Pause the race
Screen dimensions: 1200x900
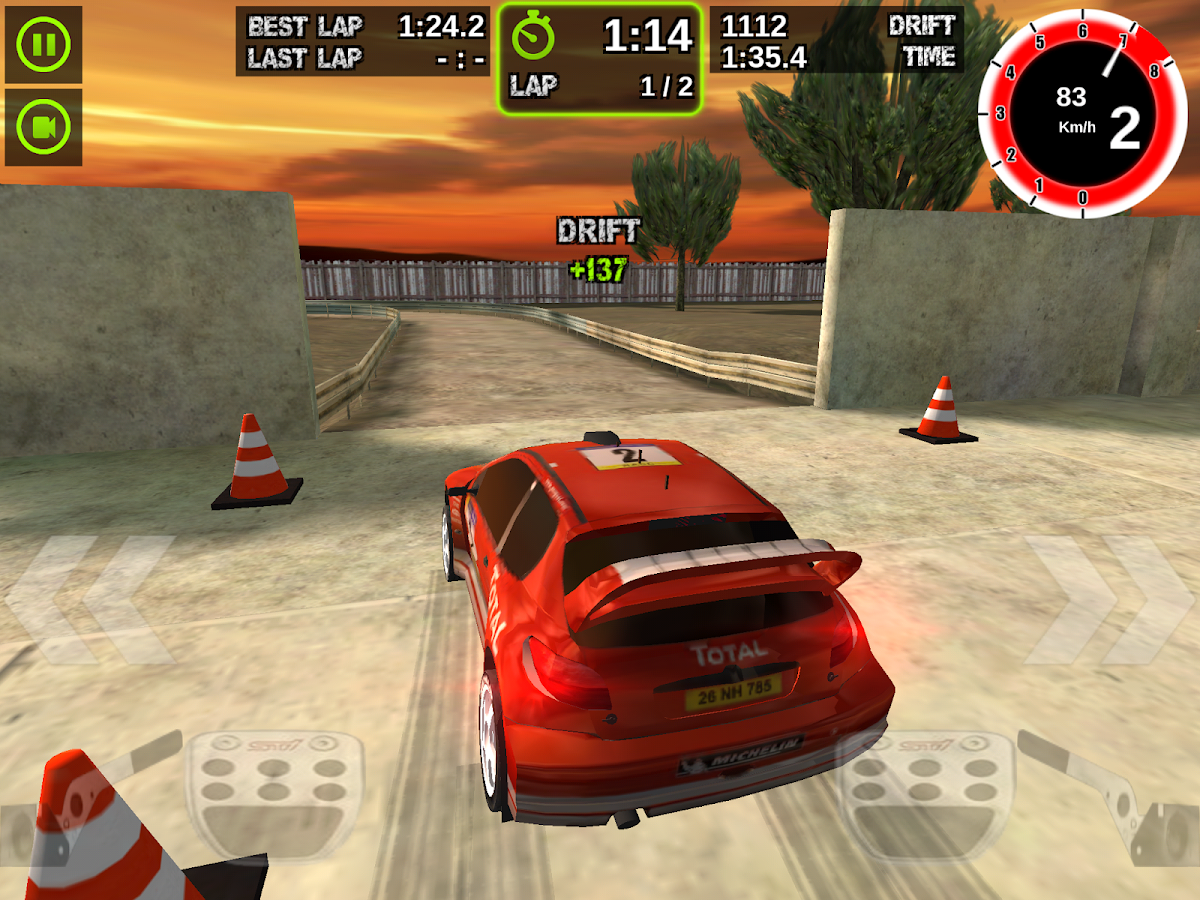(43, 45)
